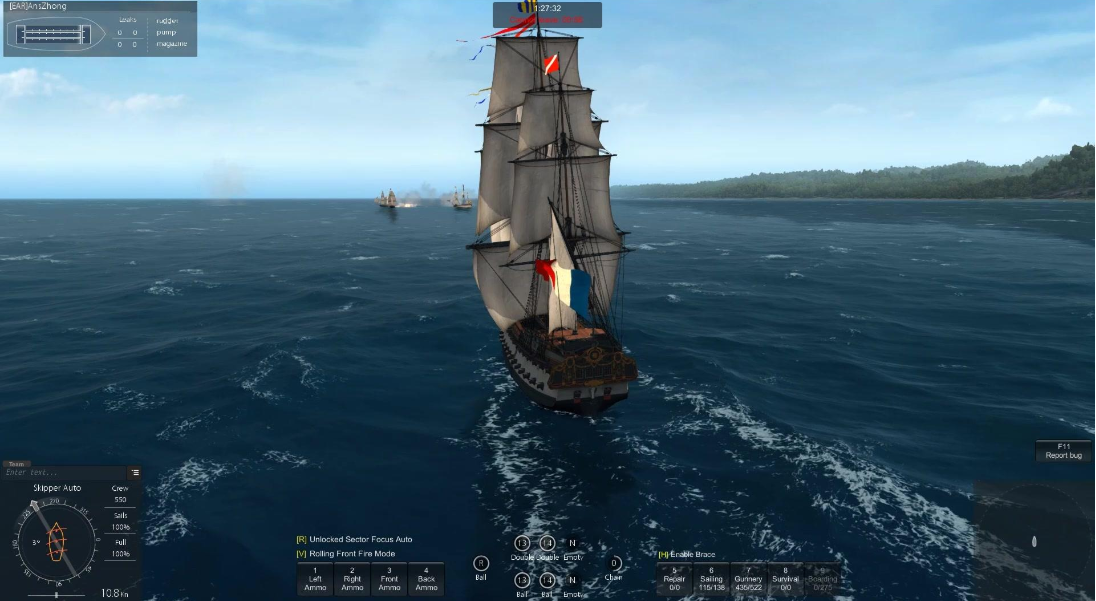Assign crew to Sailing
This screenshot has width=1096, height=601.
pos(711,579)
